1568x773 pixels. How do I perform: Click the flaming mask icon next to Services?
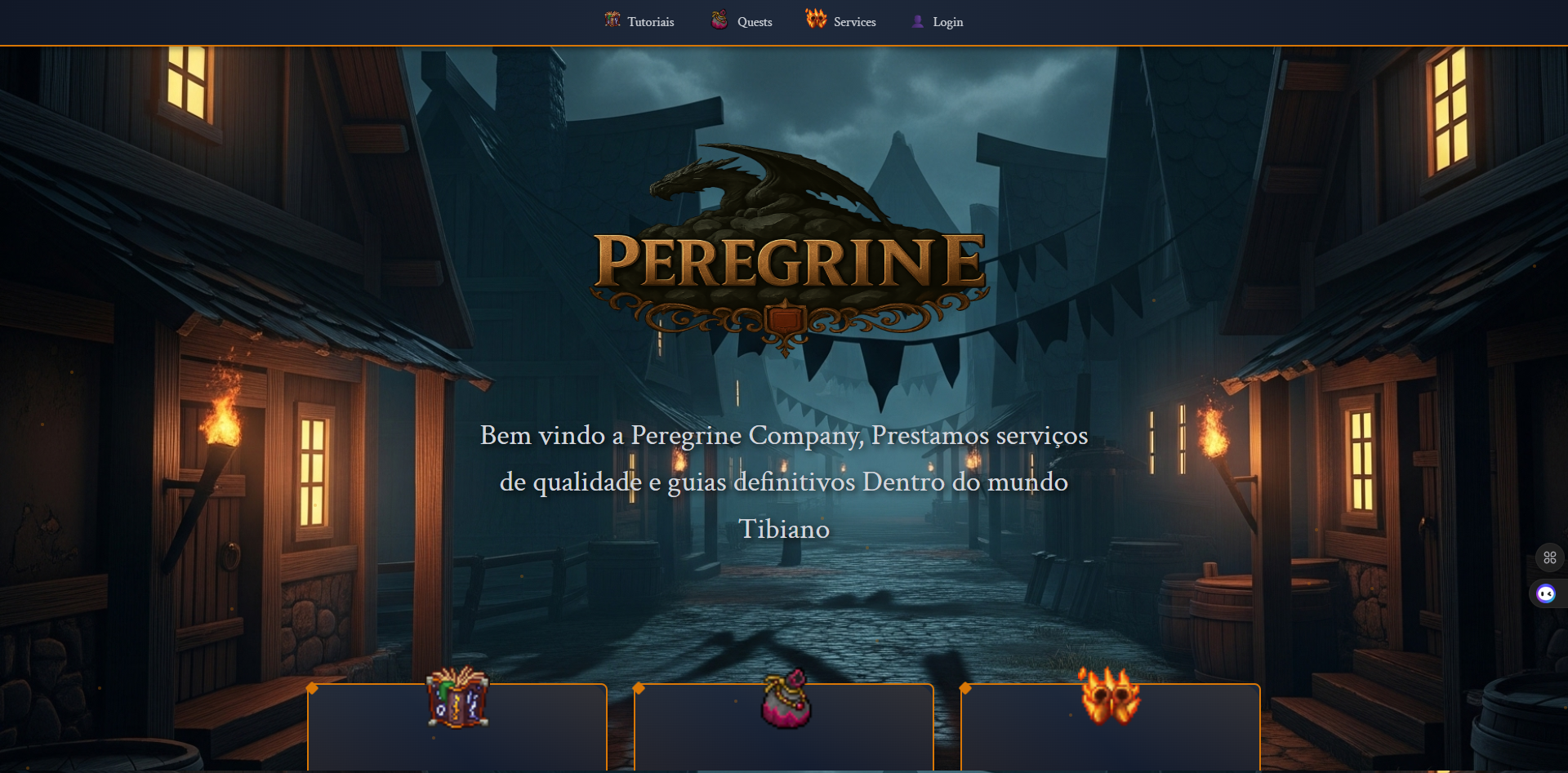pos(815,19)
